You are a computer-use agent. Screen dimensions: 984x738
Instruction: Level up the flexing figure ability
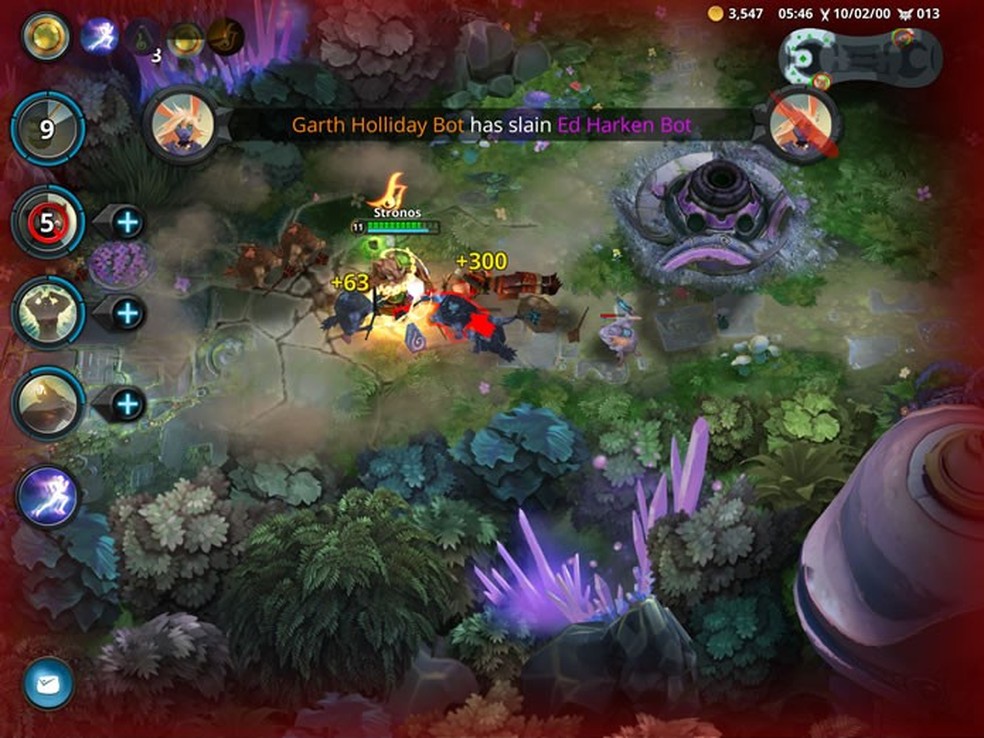126,313
